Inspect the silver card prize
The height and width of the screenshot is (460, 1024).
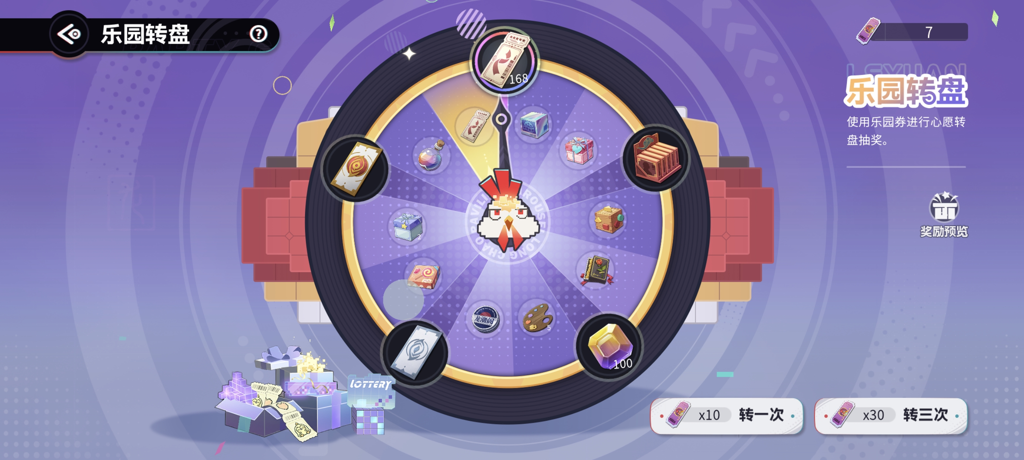click(414, 351)
